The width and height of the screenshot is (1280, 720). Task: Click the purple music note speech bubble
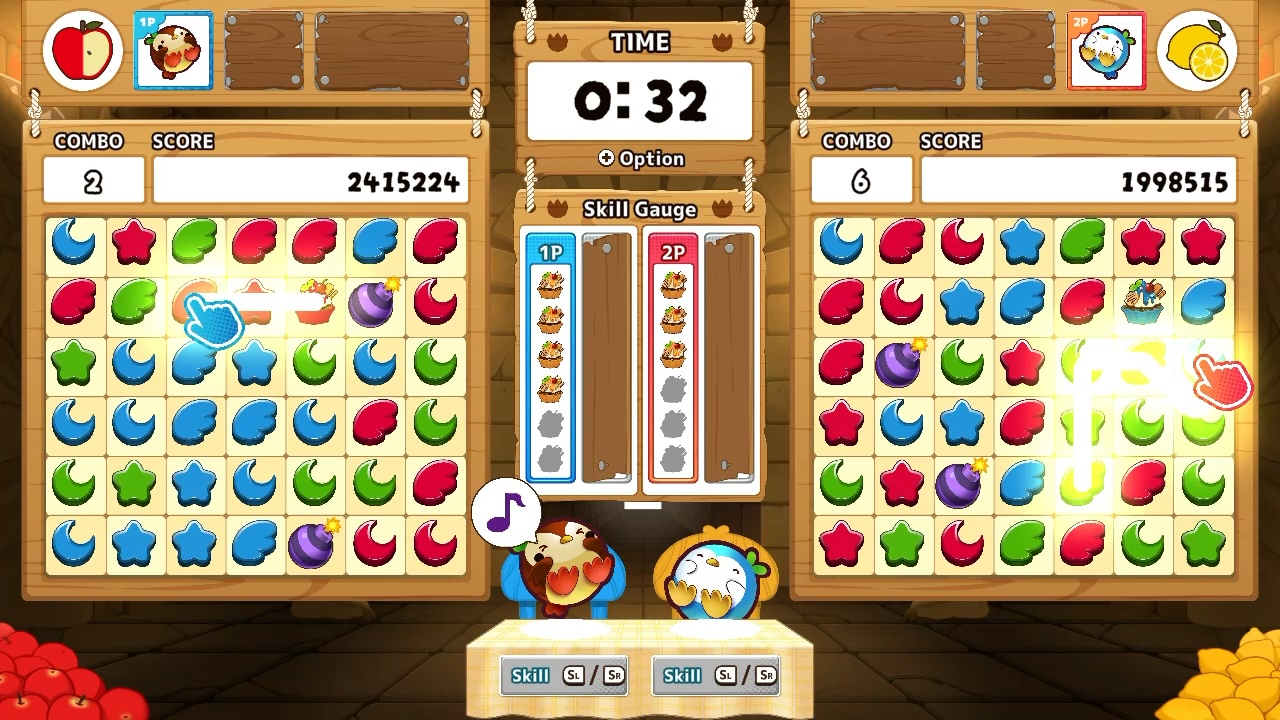(x=507, y=513)
